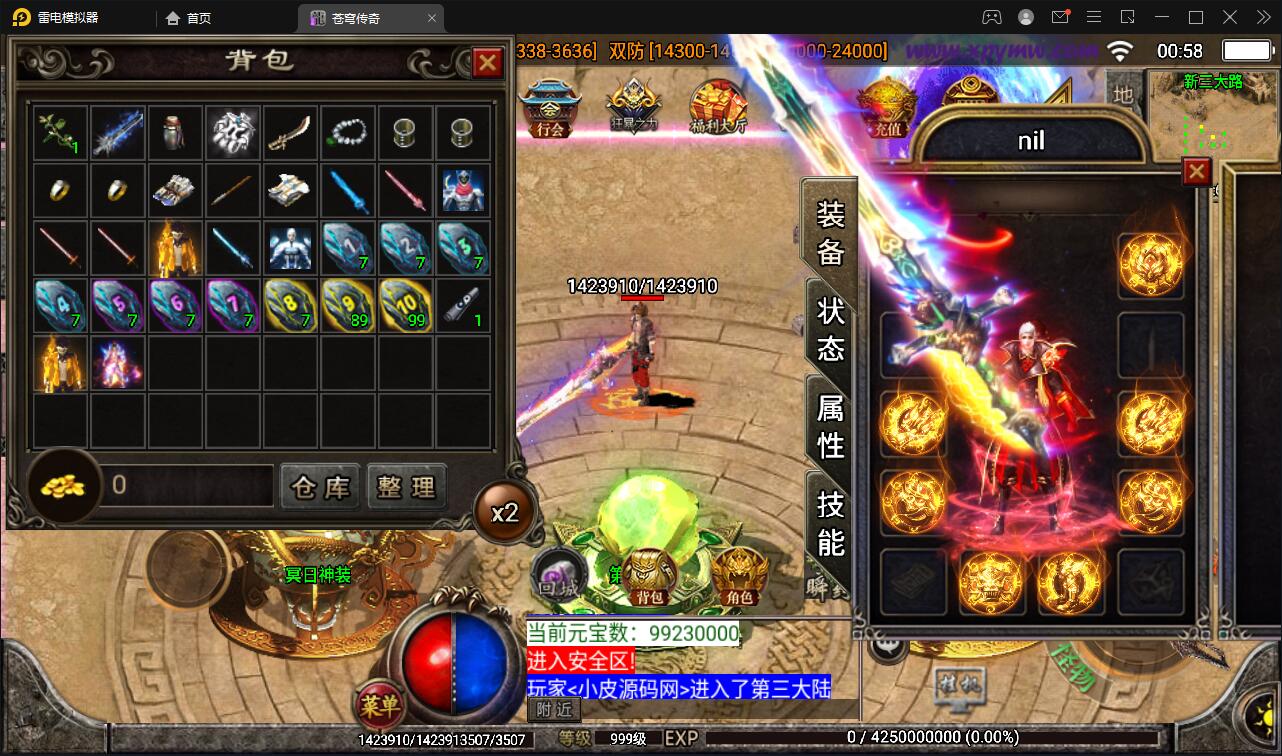Select the green herb item slot
1282x756 pixels.
coord(60,133)
